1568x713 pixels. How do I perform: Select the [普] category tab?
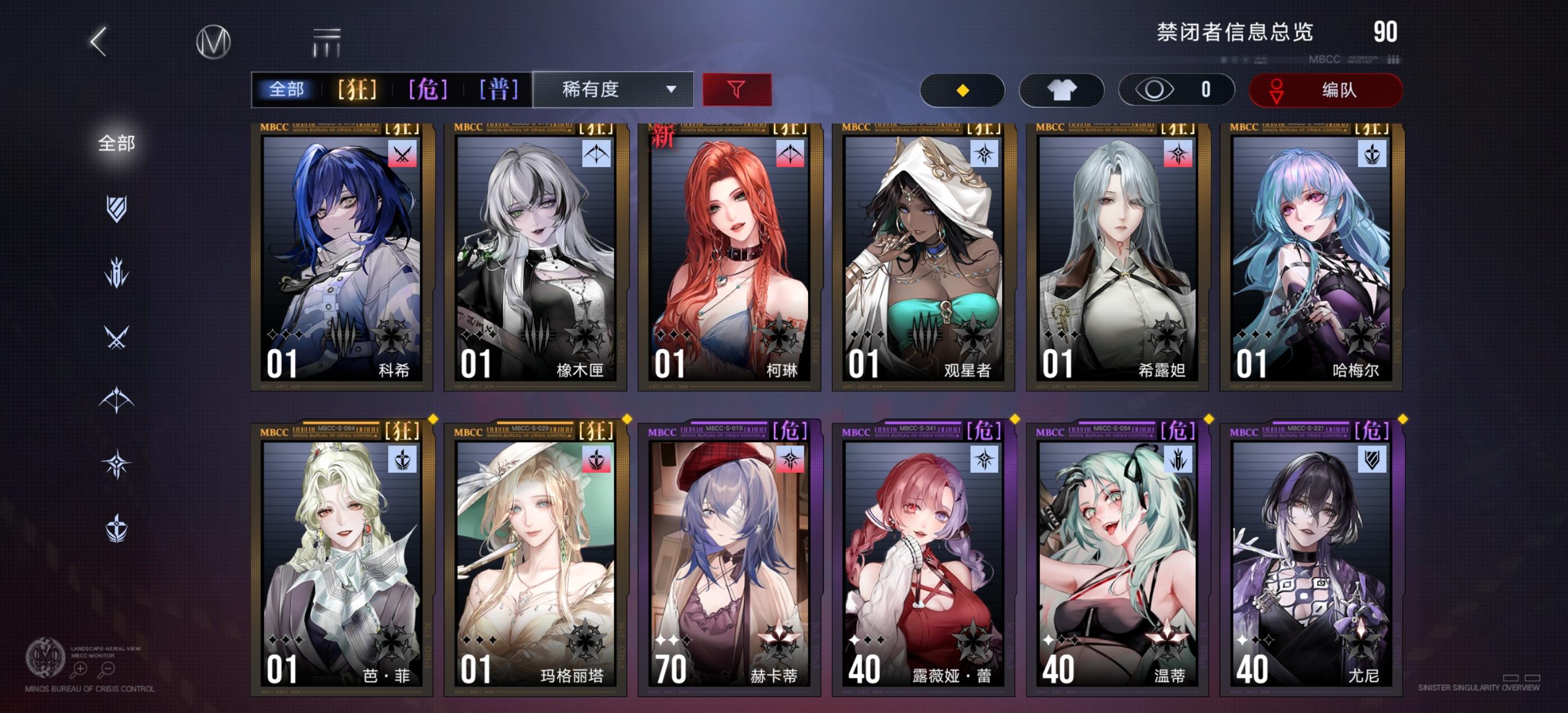[x=499, y=90]
